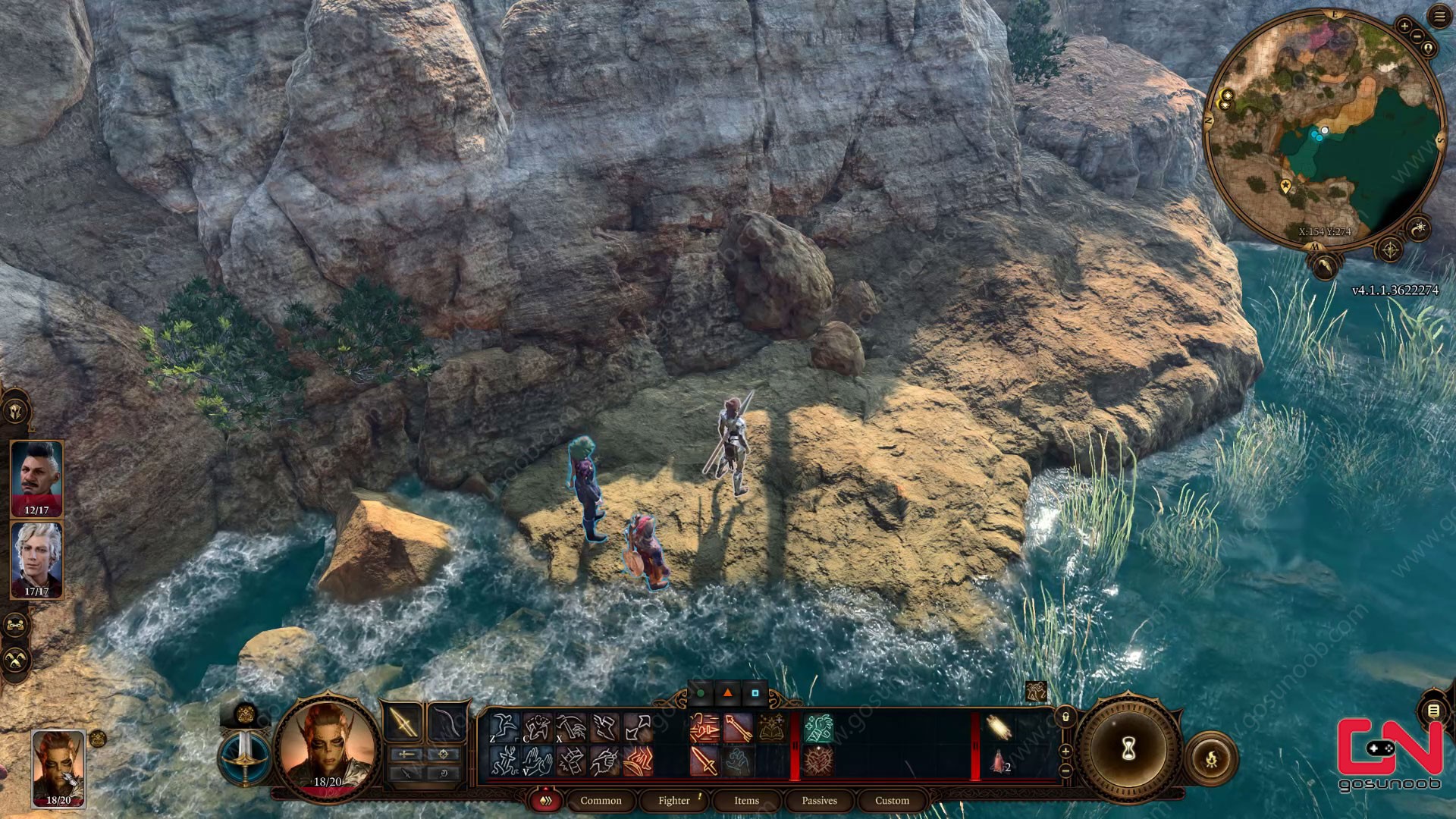
Task: Open the Passives tab
Action: point(818,801)
